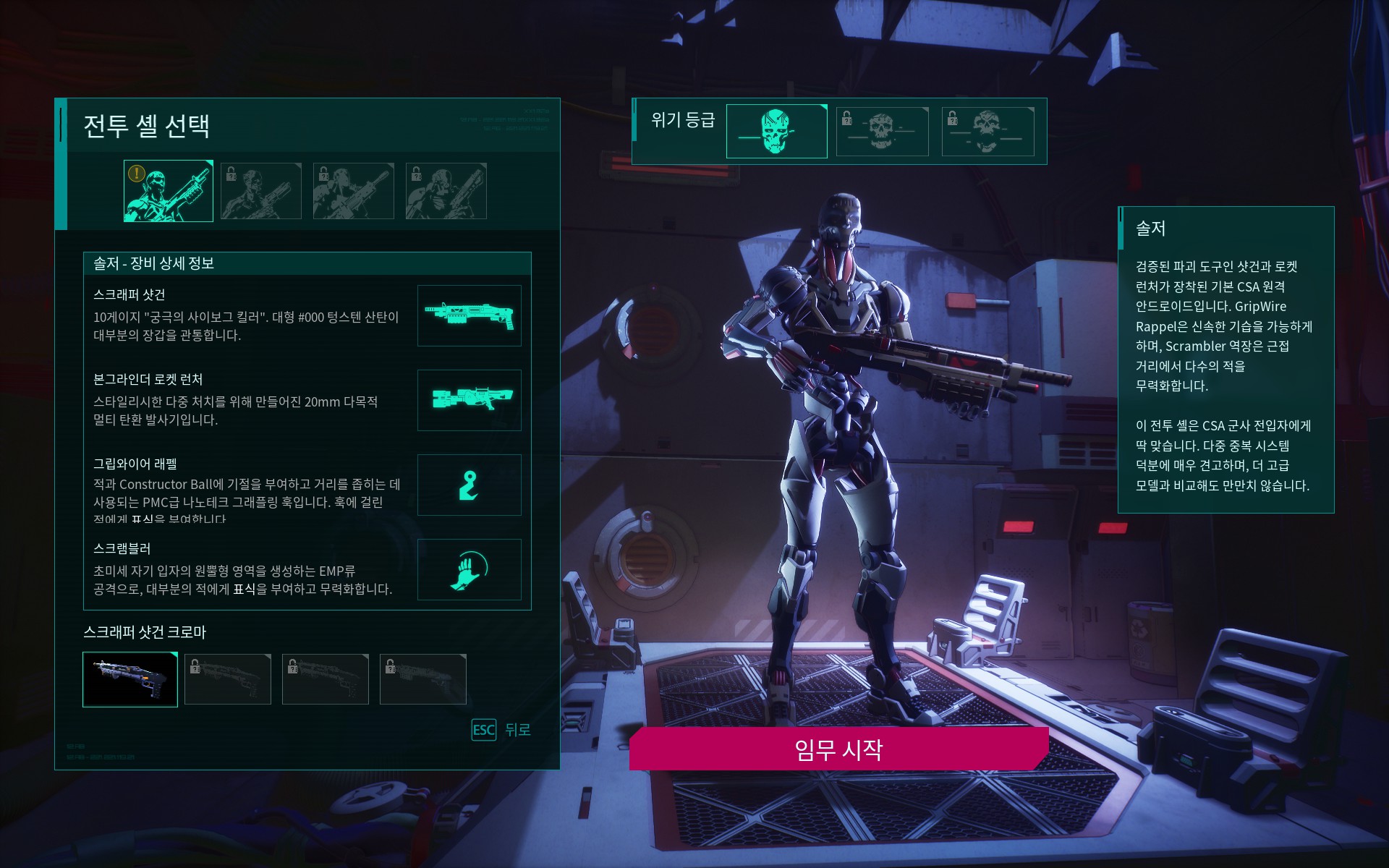1389x868 pixels.
Task: Select the 스크래퍼 샷건 weapon icon
Action: pos(469,316)
